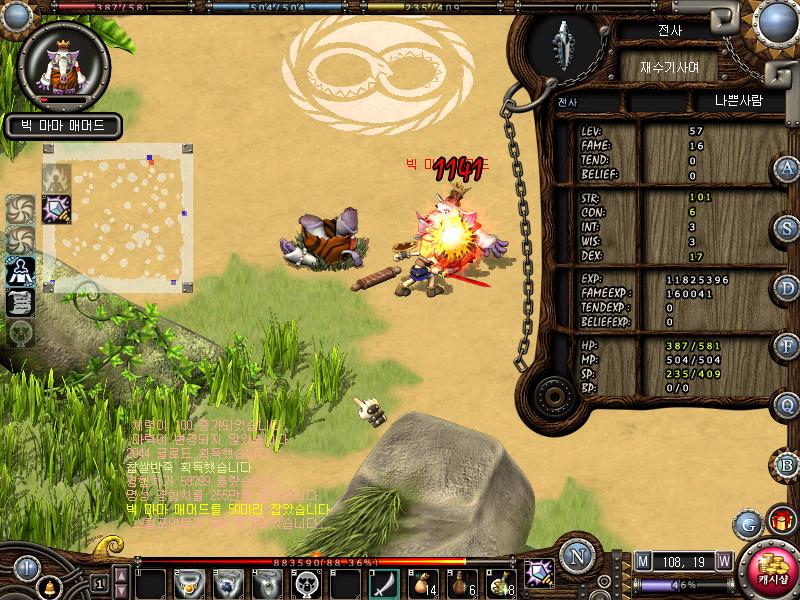The width and height of the screenshot is (800, 600).
Task: Click the round Q button on side panel
Action: click(x=788, y=405)
